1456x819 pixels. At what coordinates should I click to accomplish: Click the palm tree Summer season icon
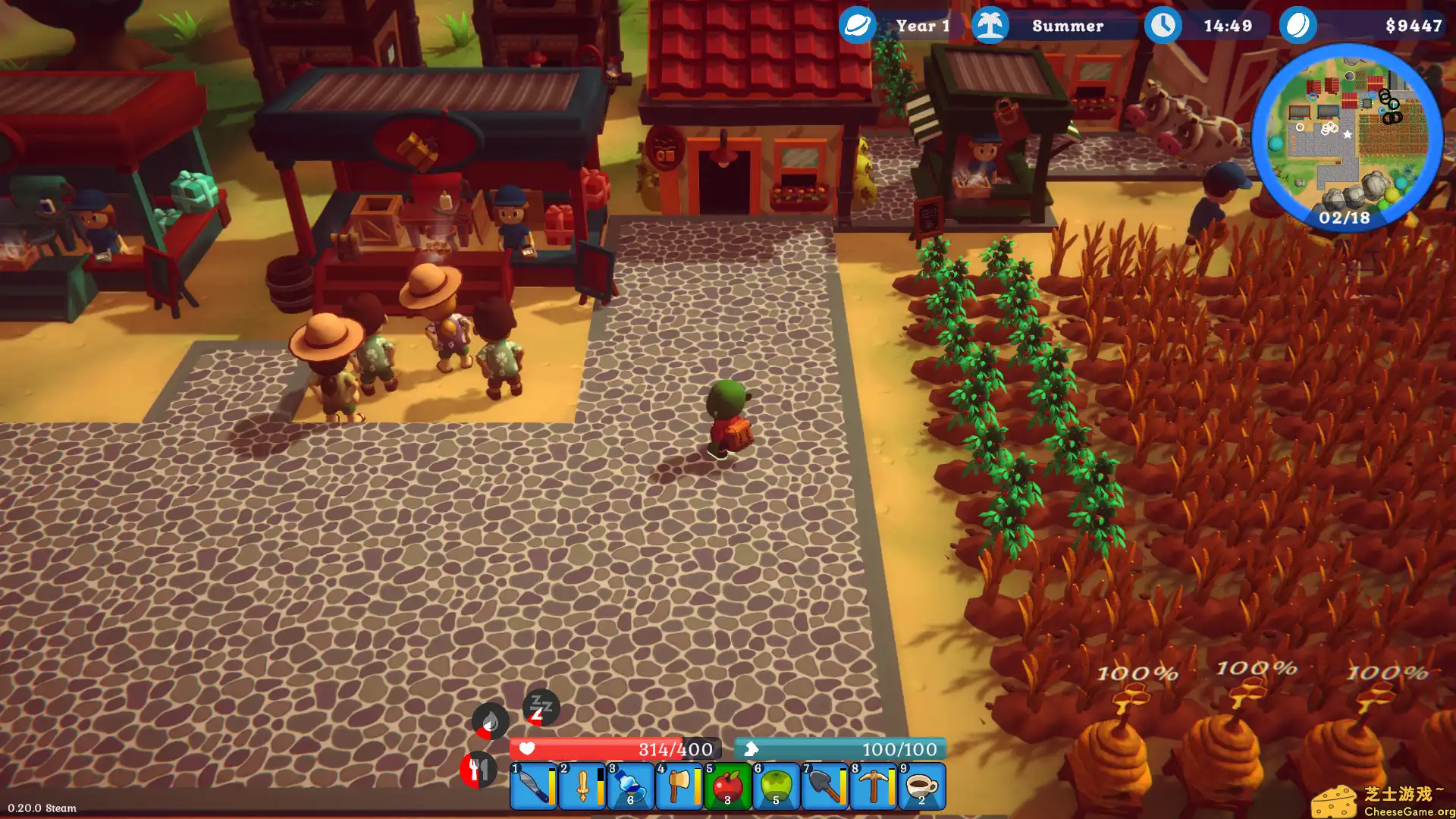[990, 26]
